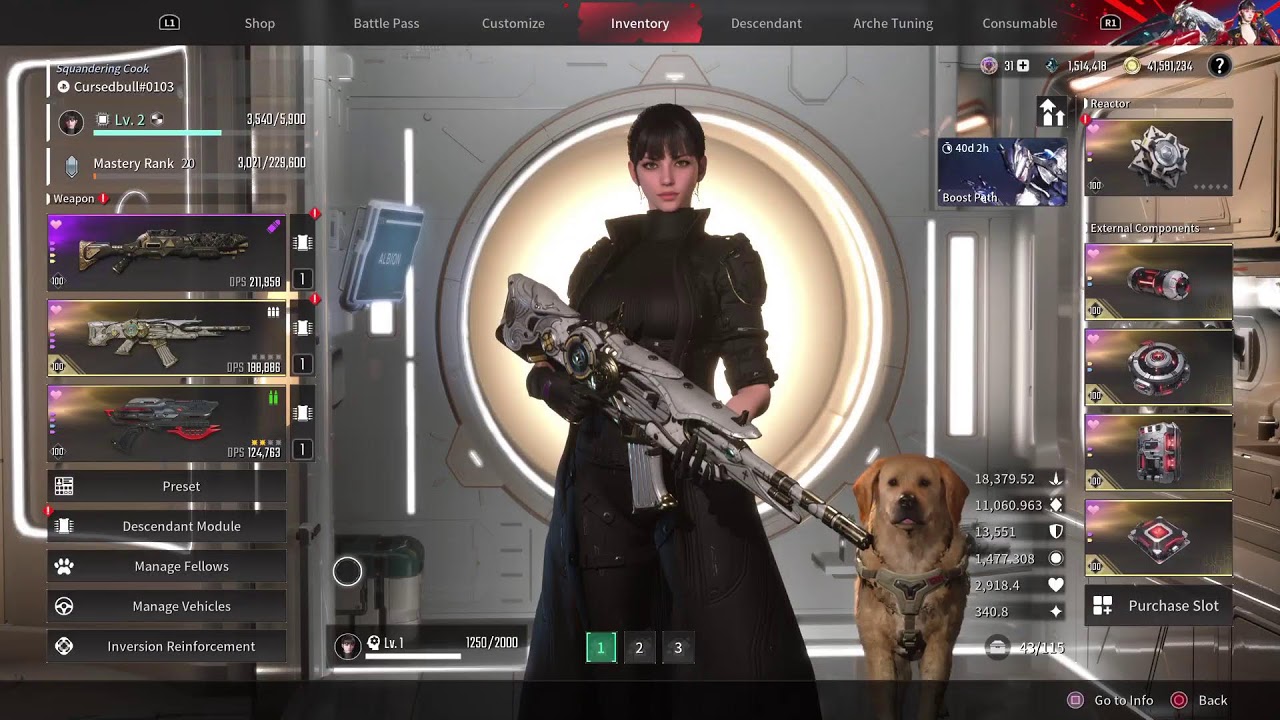This screenshot has height=720, width=1280.
Task: Switch to preset slot 2
Action: (x=639, y=648)
